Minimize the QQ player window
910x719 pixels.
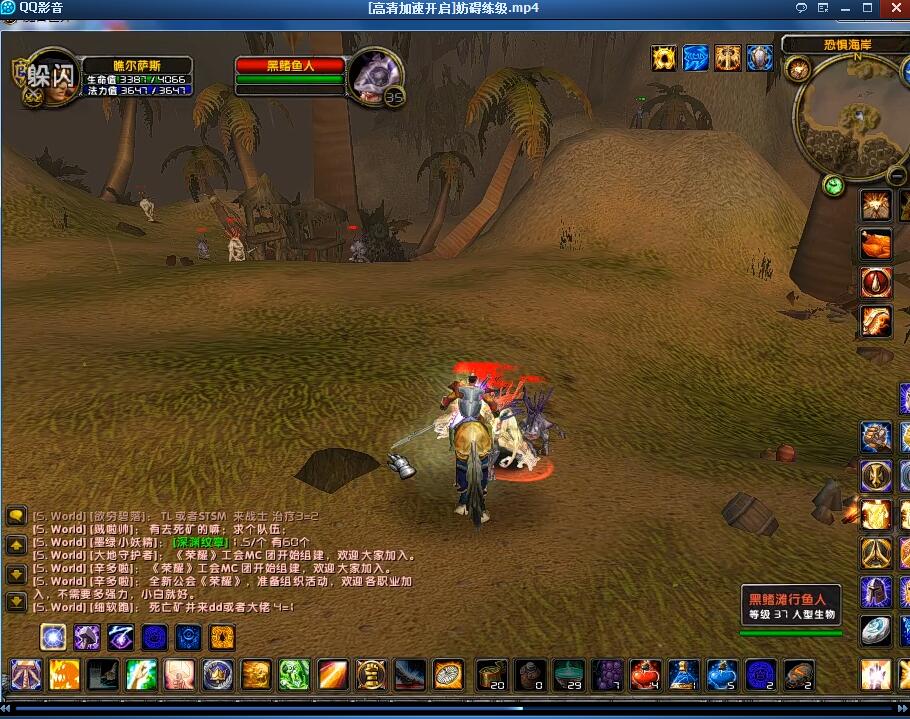pyautogui.click(x=846, y=8)
